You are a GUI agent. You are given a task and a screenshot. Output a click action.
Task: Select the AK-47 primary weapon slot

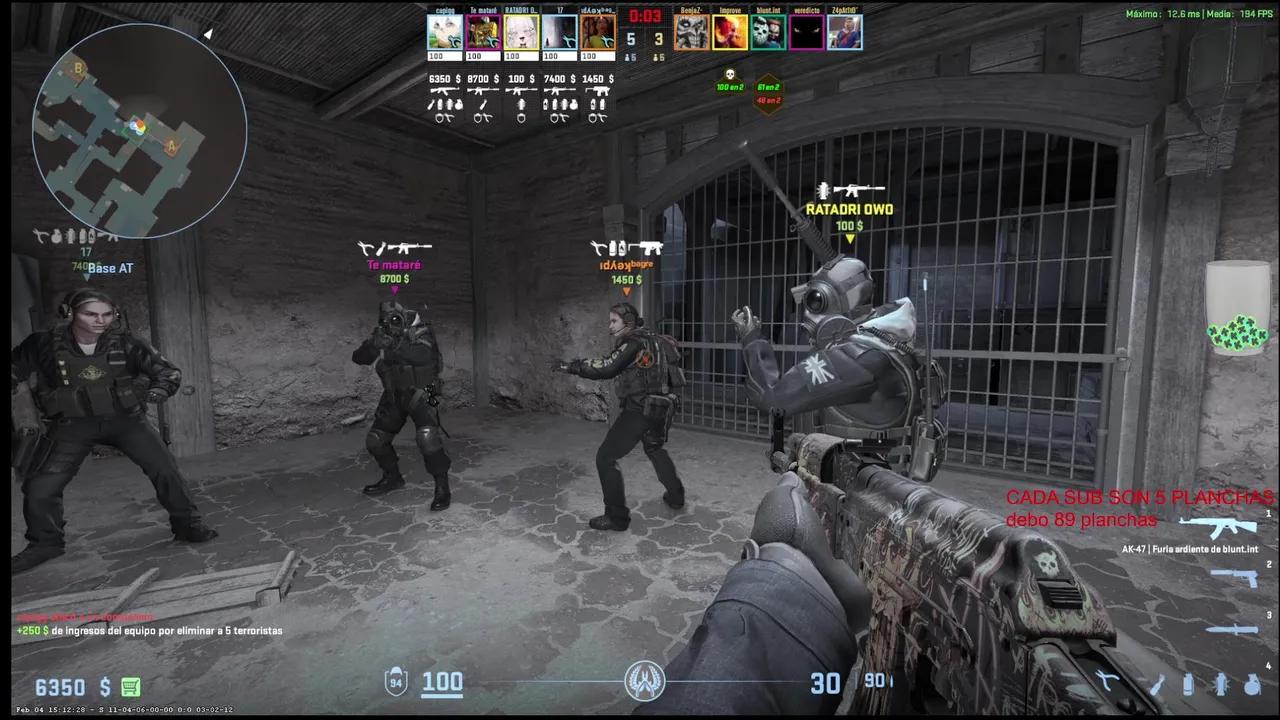pyautogui.click(x=1217, y=528)
